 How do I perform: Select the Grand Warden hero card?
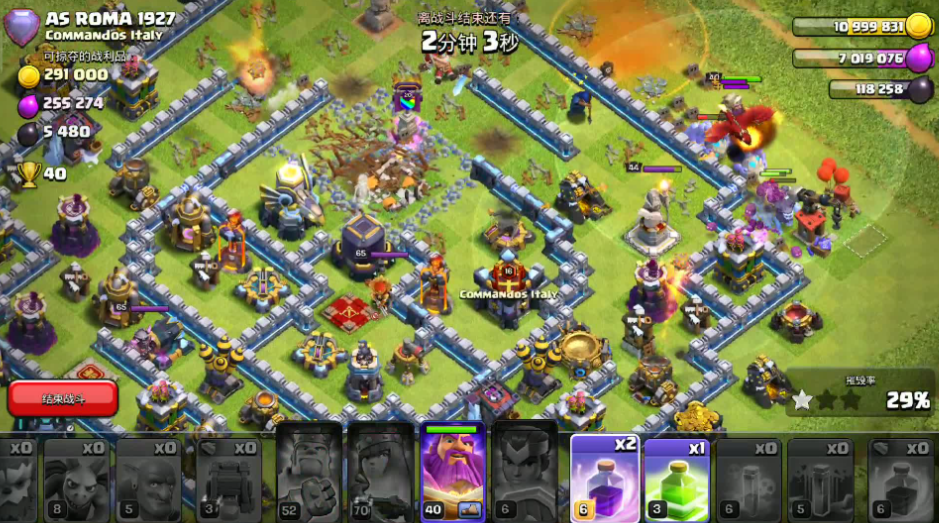point(453,472)
